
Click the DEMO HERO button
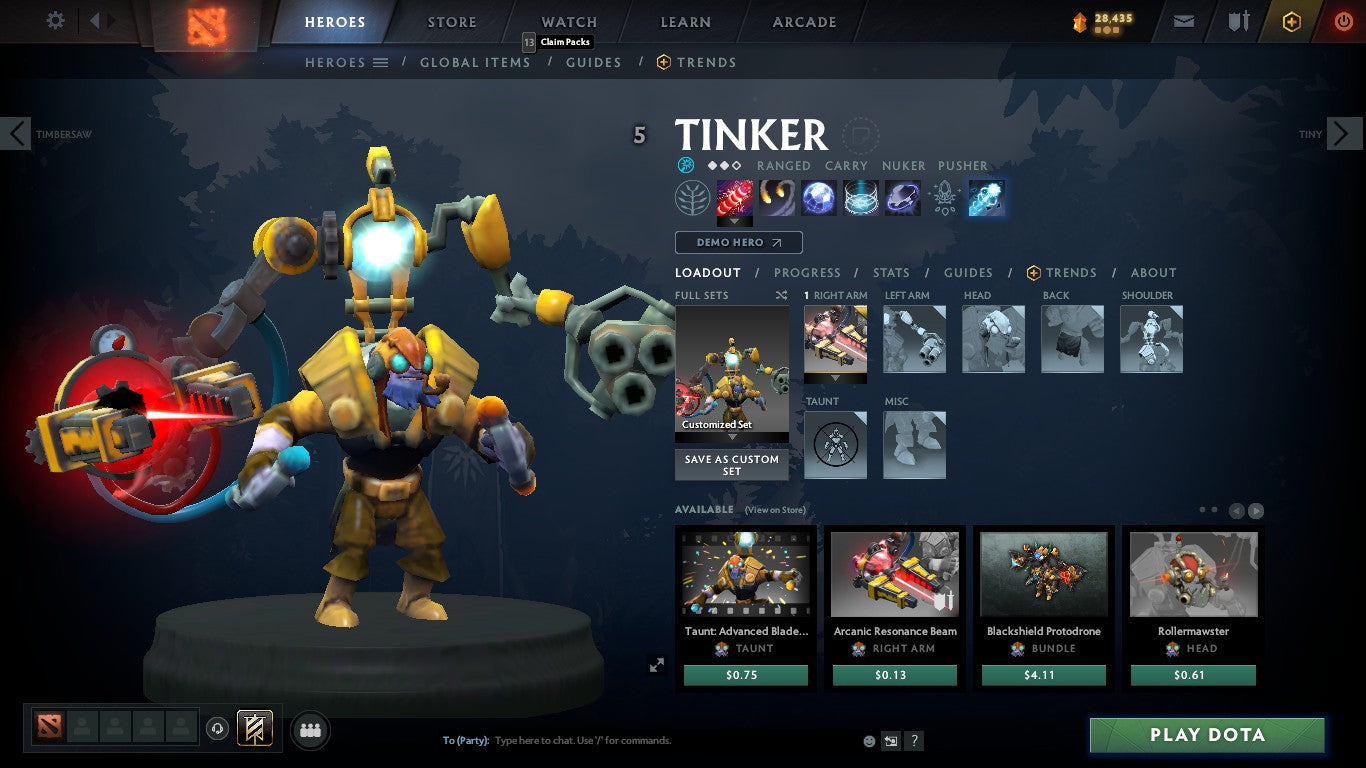pyautogui.click(x=738, y=242)
